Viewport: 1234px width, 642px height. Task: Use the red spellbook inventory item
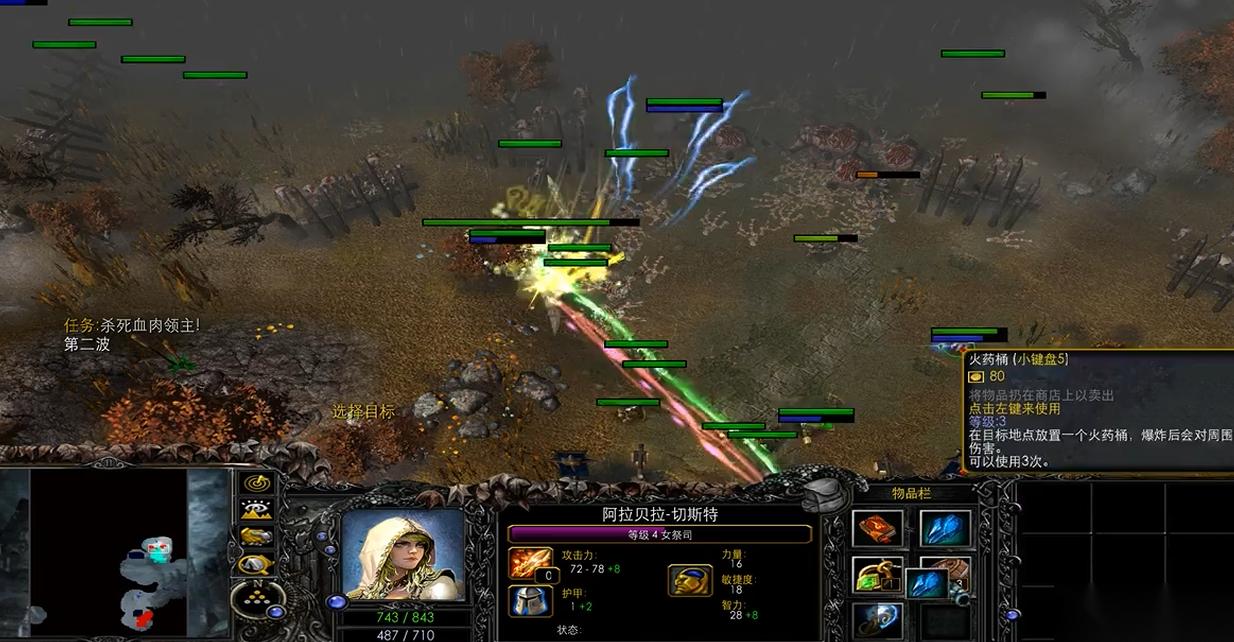tap(877, 529)
